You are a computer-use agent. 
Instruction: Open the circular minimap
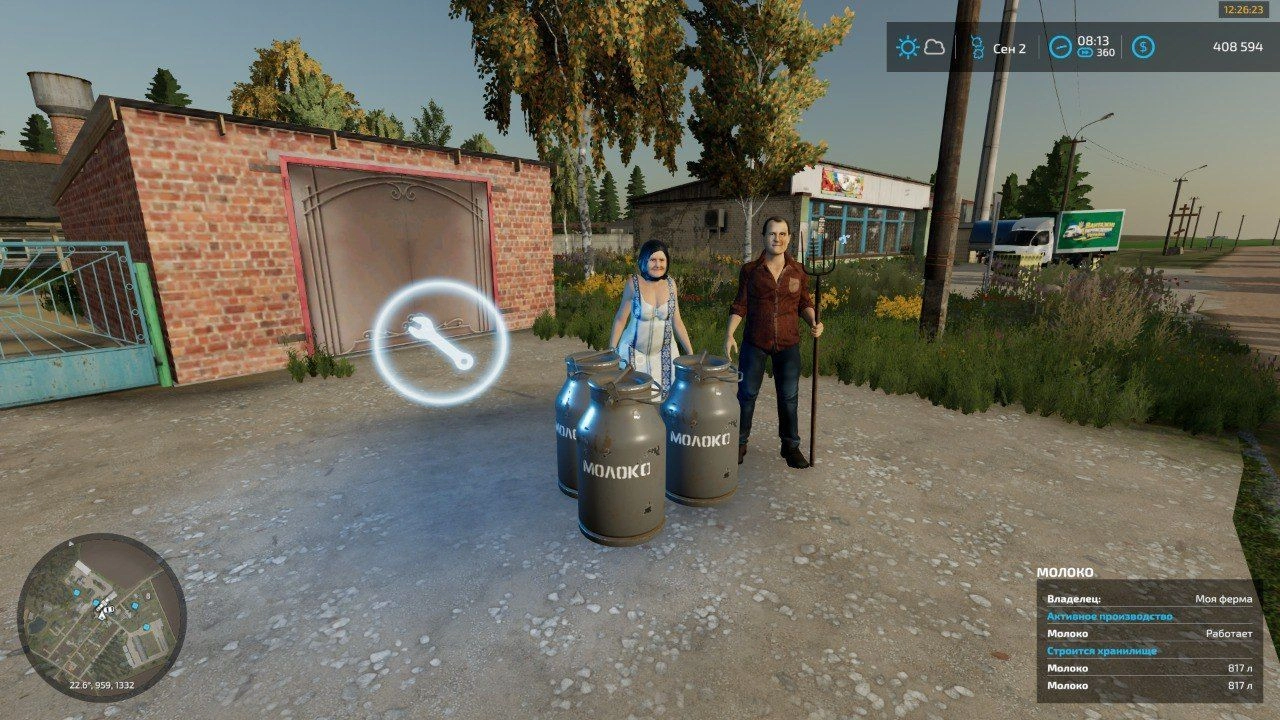coord(101,617)
